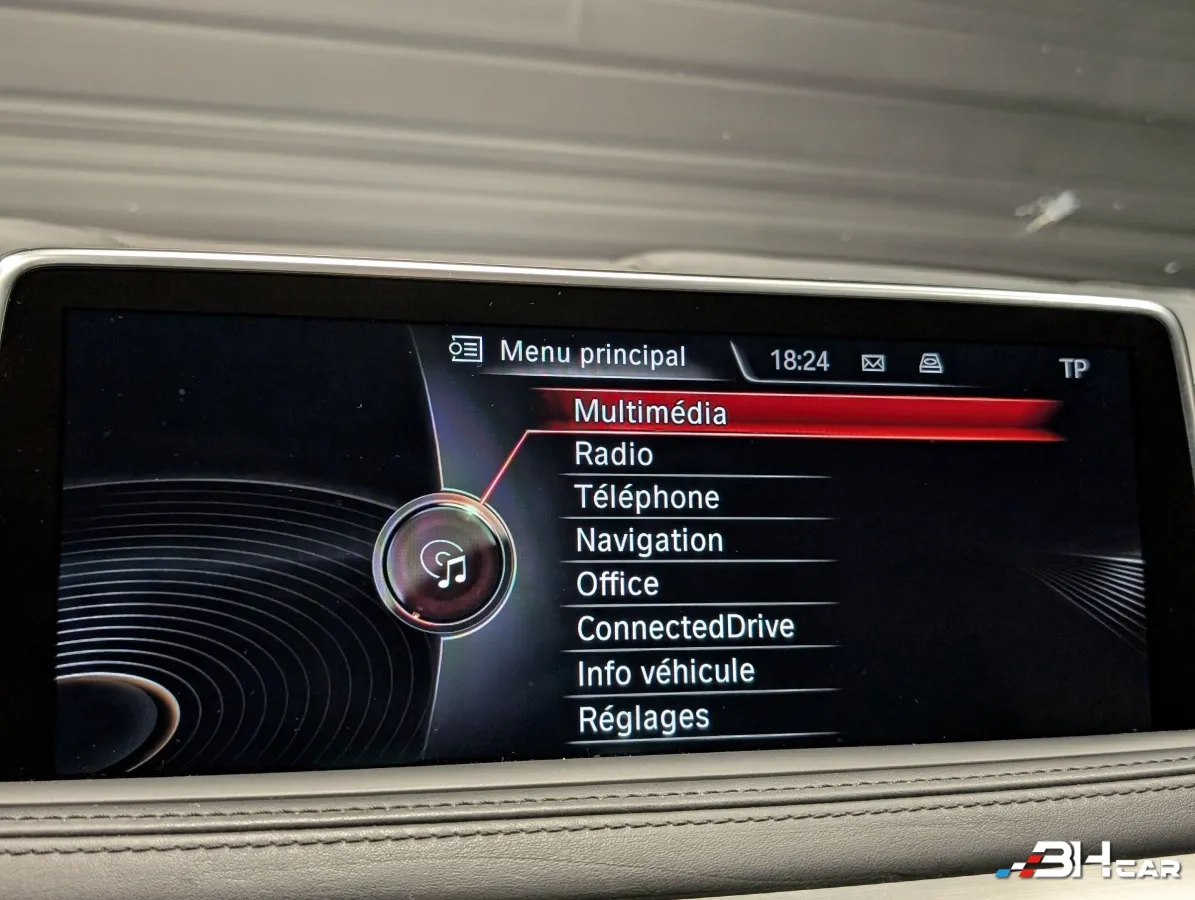Show the Info véhicule menu
The width and height of the screenshot is (1195, 900).
pos(665,673)
